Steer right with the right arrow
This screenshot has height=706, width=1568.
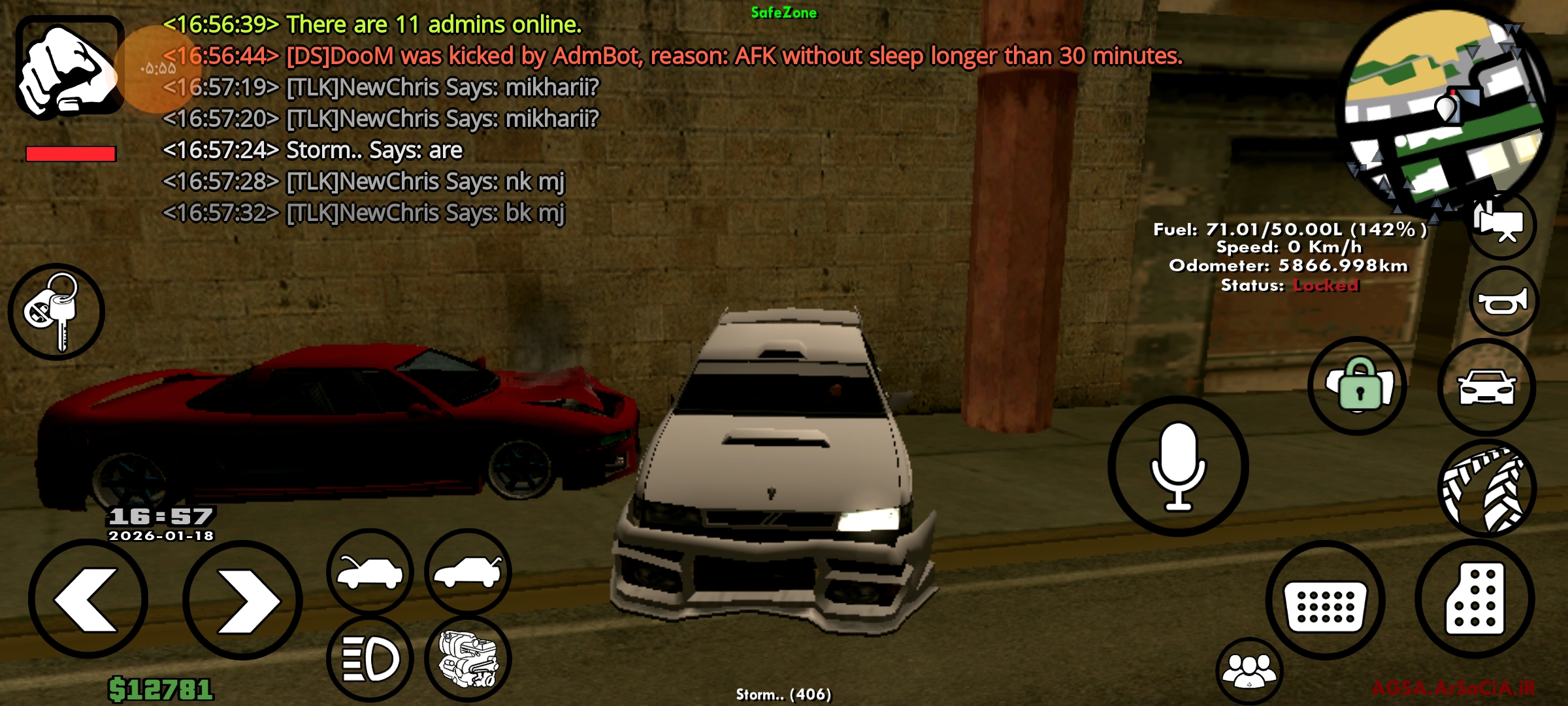243,599
